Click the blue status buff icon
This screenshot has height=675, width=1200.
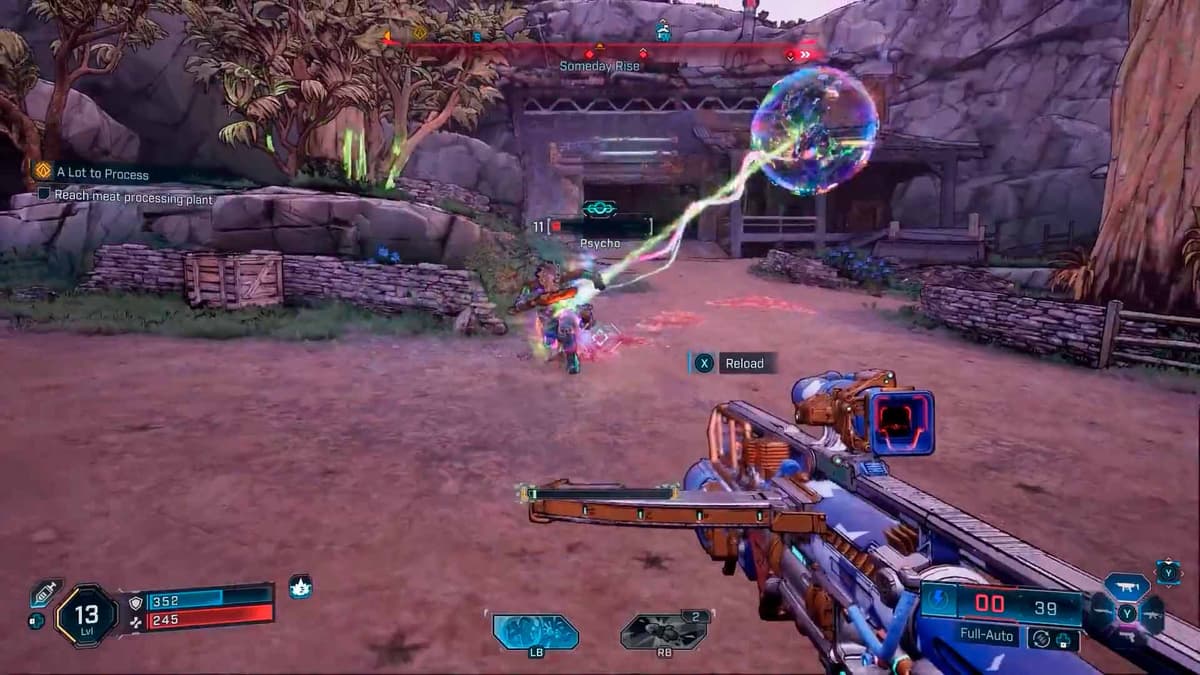300,587
